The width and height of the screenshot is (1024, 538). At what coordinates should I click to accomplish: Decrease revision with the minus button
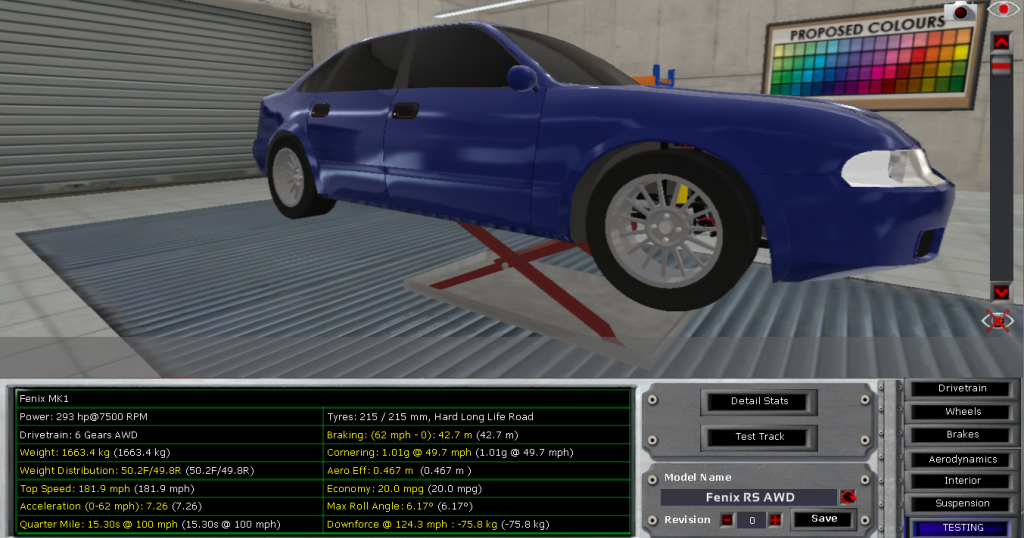727,520
